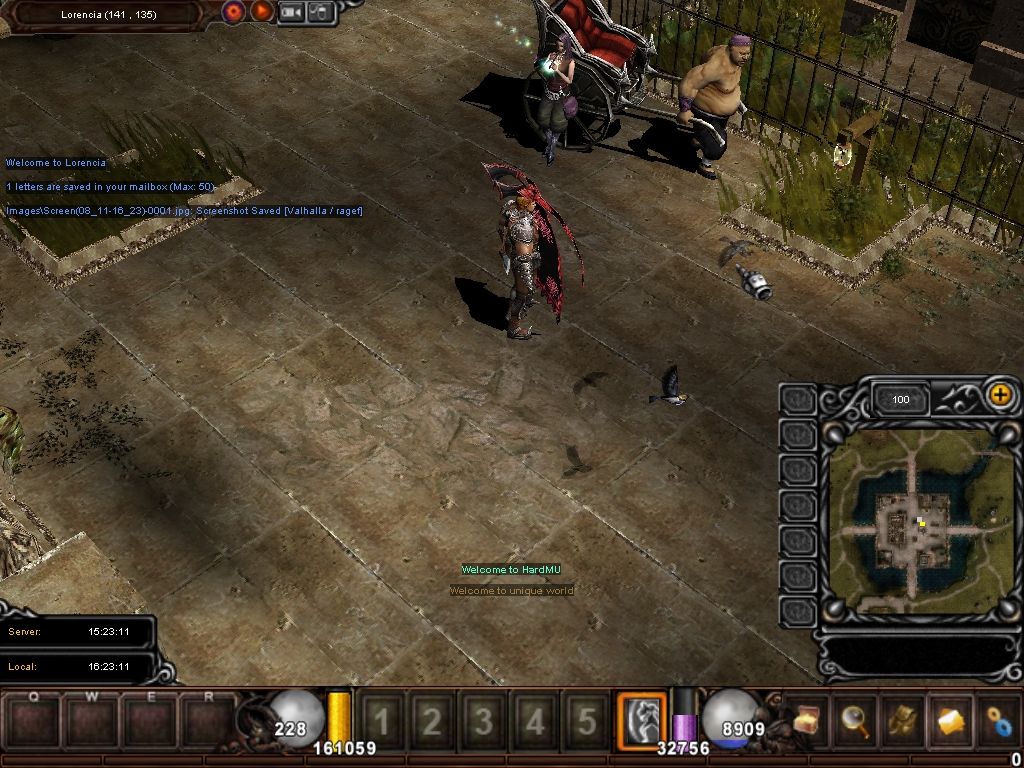Click the R quick slot
Image resolution: width=1024 pixels, height=768 pixels.
click(x=209, y=720)
